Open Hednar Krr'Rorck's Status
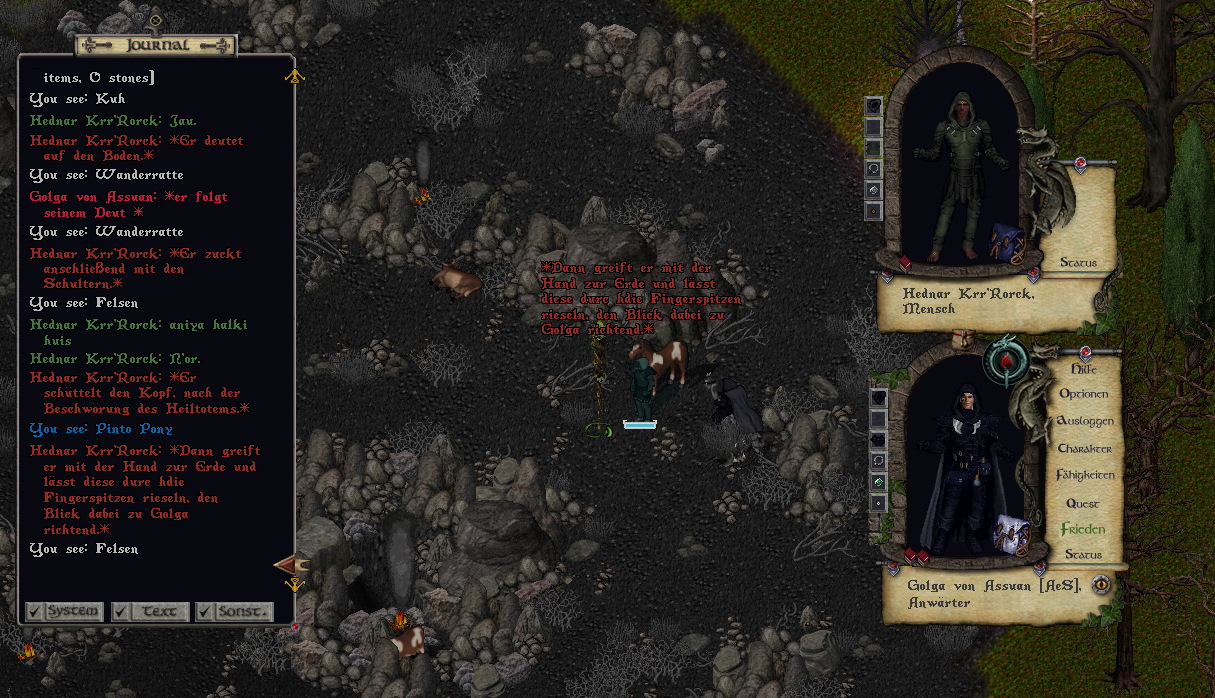This screenshot has width=1215, height=698. [1078, 263]
